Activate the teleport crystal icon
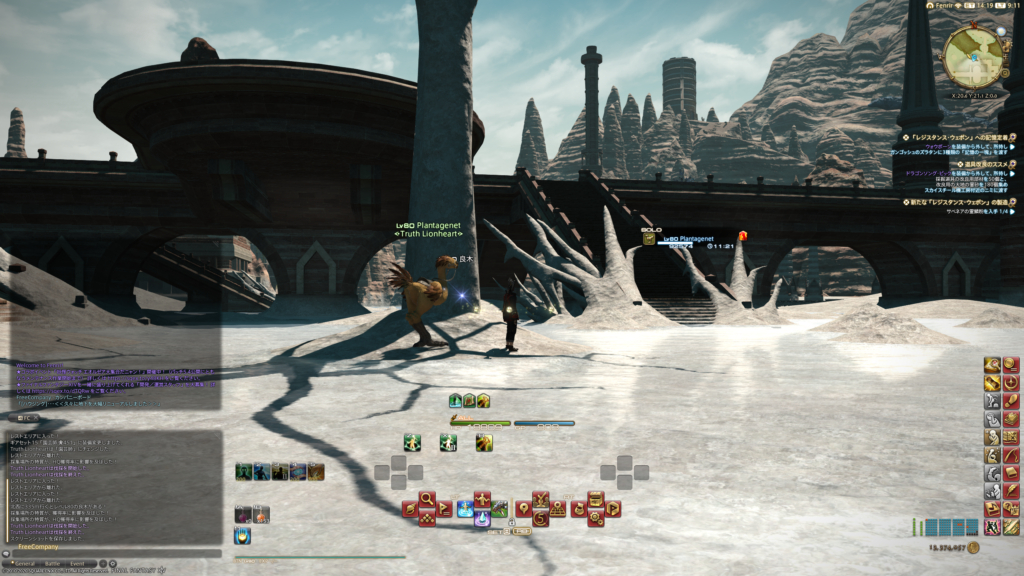 click(x=481, y=518)
